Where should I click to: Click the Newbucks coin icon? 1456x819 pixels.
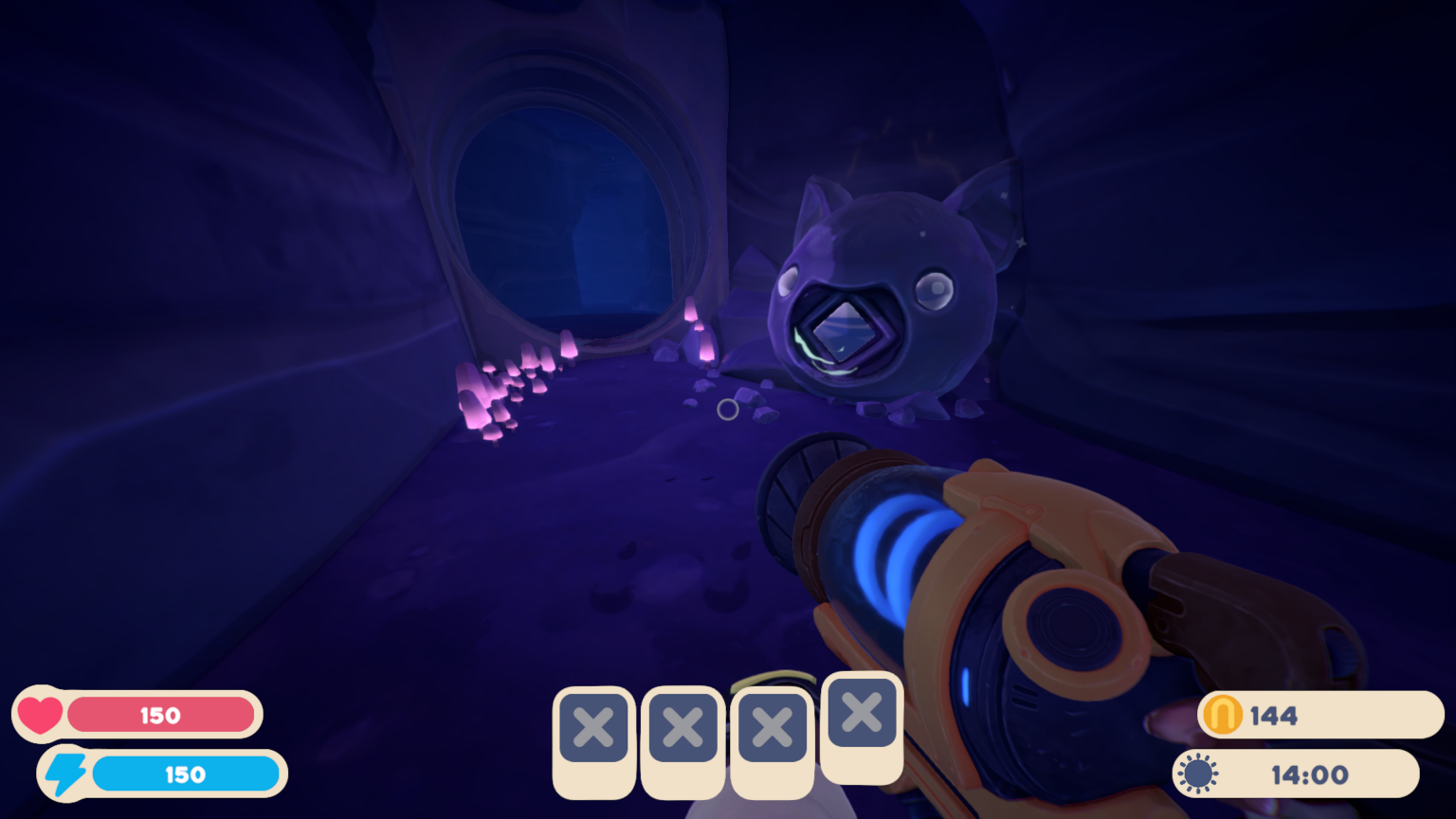click(1223, 716)
